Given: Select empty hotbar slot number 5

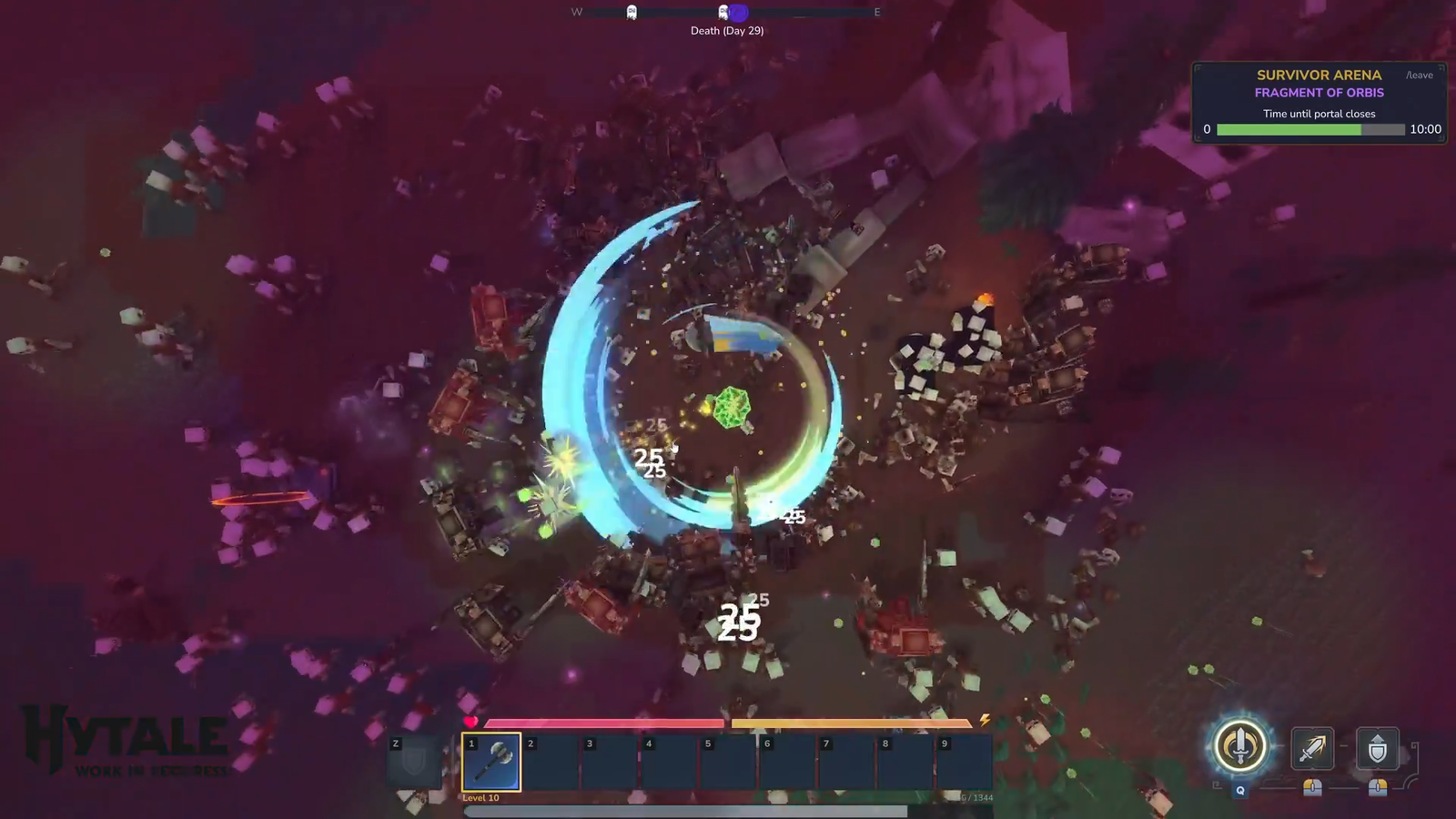Looking at the screenshot, I should (x=727, y=763).
